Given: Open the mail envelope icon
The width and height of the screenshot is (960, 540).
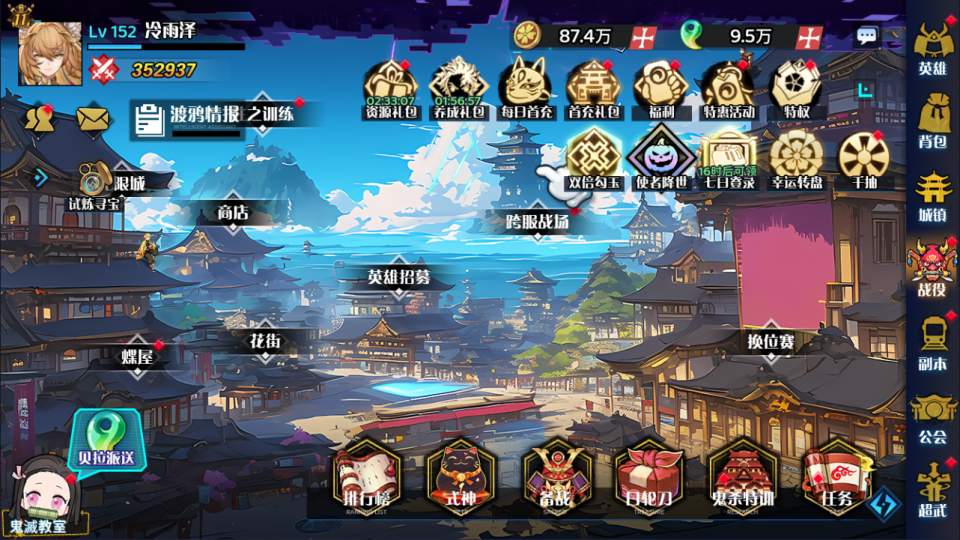Looking at the screenshot, I should click(92, 119).
